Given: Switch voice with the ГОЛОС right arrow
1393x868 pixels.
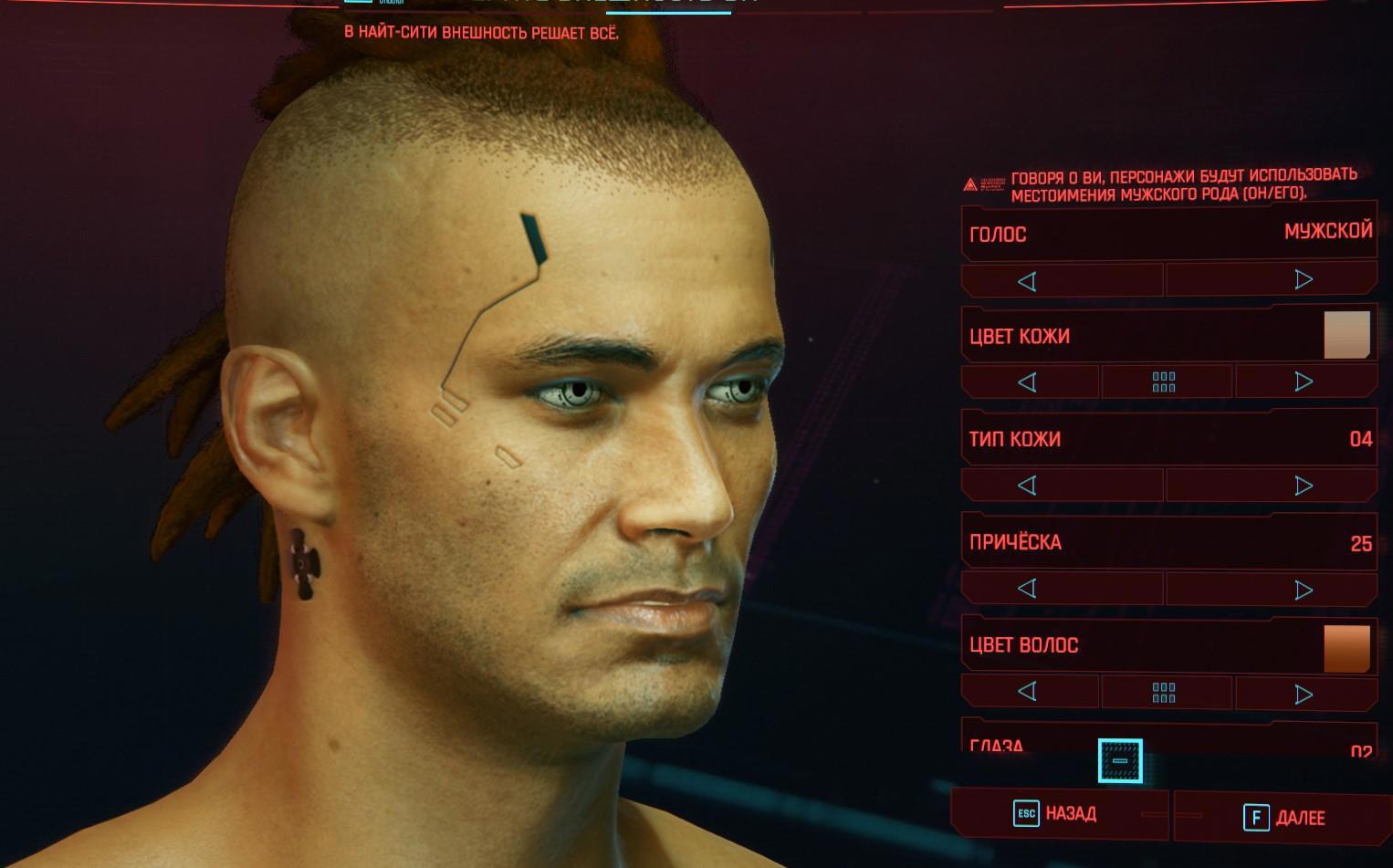Looking at the screenshot, I should [x=1304, y=280].
